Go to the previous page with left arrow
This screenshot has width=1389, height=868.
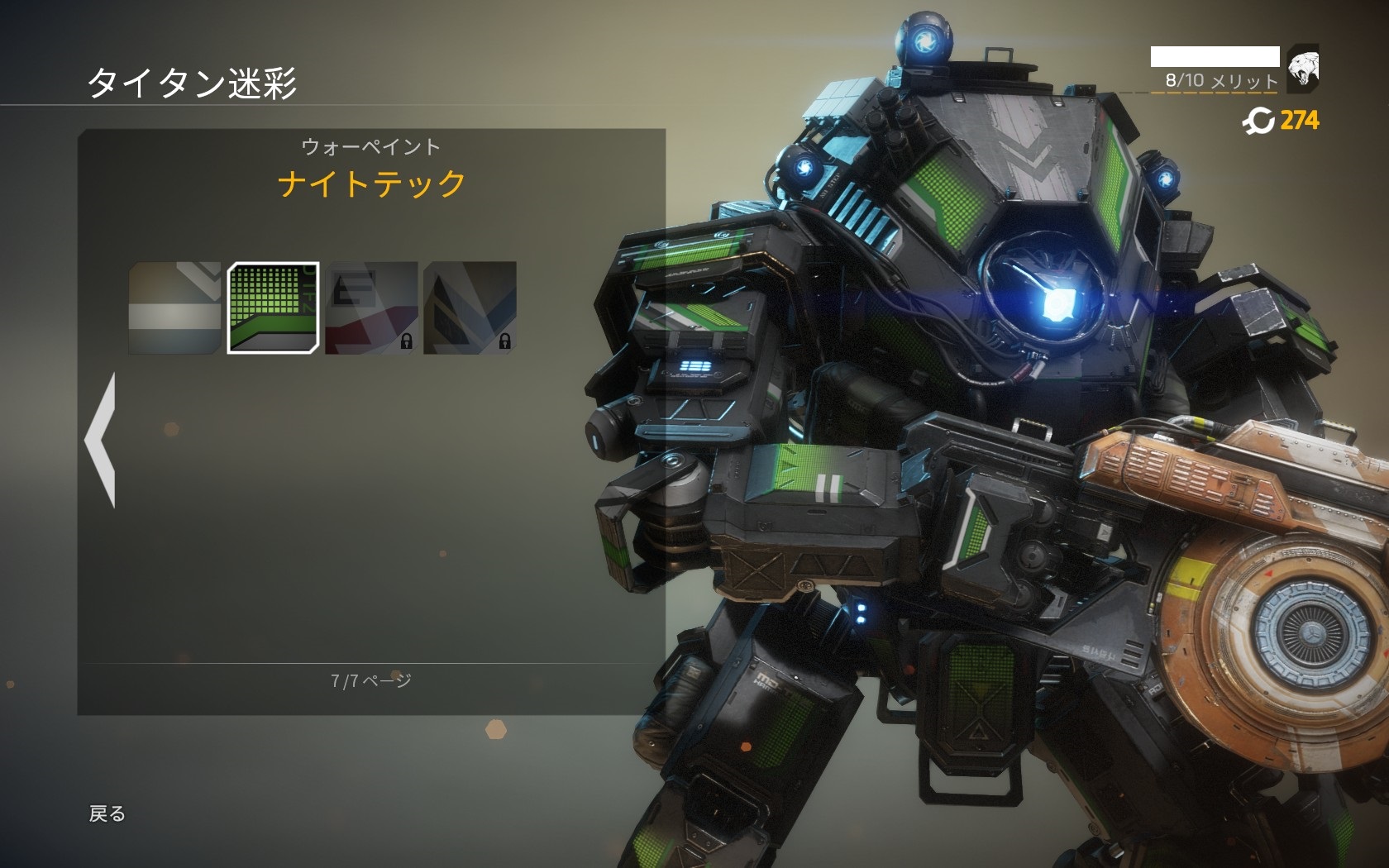pyautogui.click(x=101, y=440)
